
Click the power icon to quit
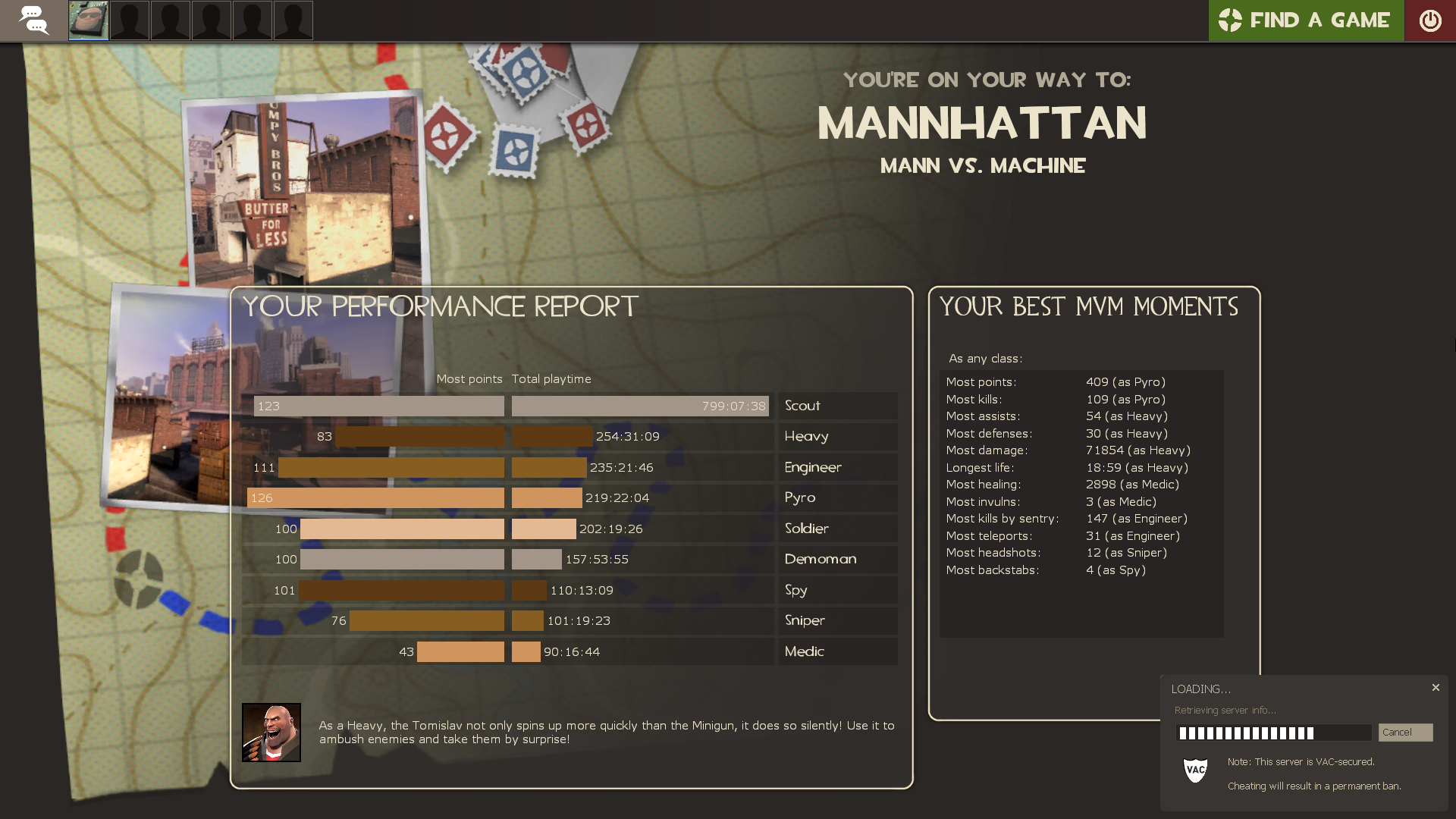pyautogui.click(x=1432, y=20)
